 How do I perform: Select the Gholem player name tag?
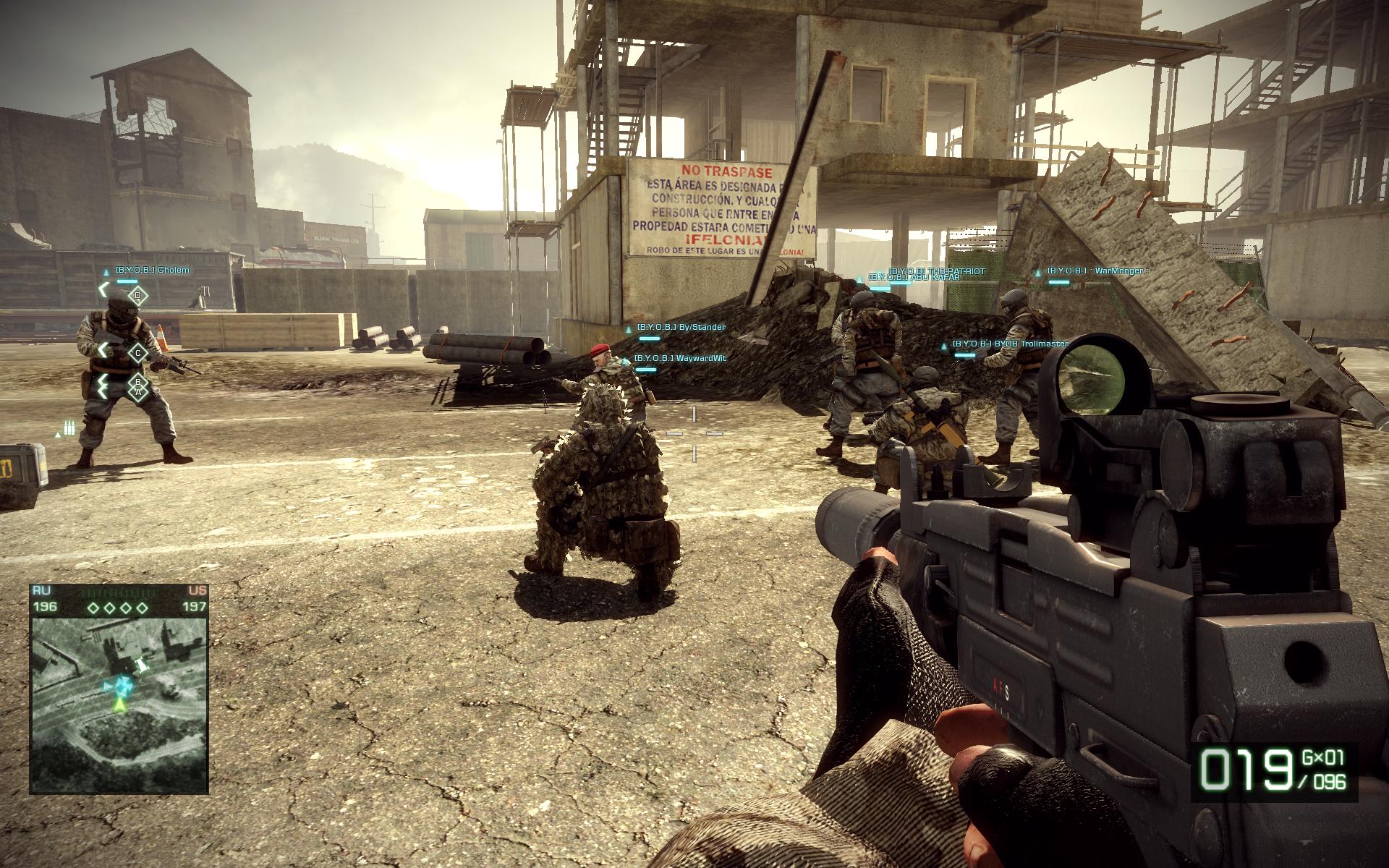point(152,271)
